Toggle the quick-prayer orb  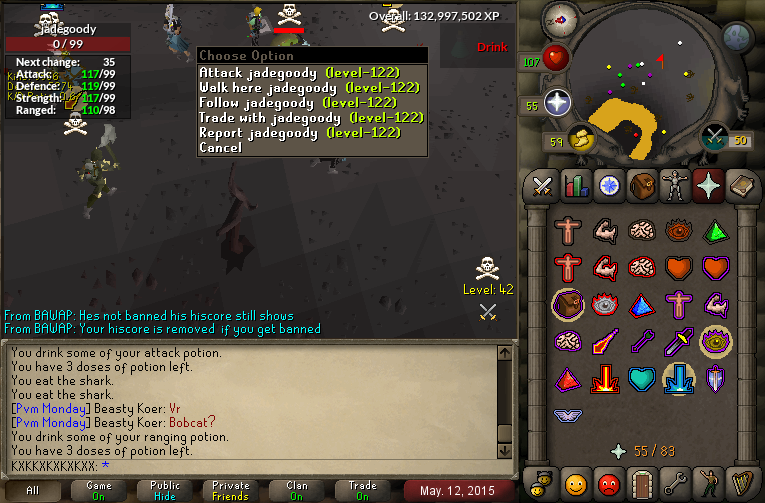pyautogui.click(x=557, y=102)
